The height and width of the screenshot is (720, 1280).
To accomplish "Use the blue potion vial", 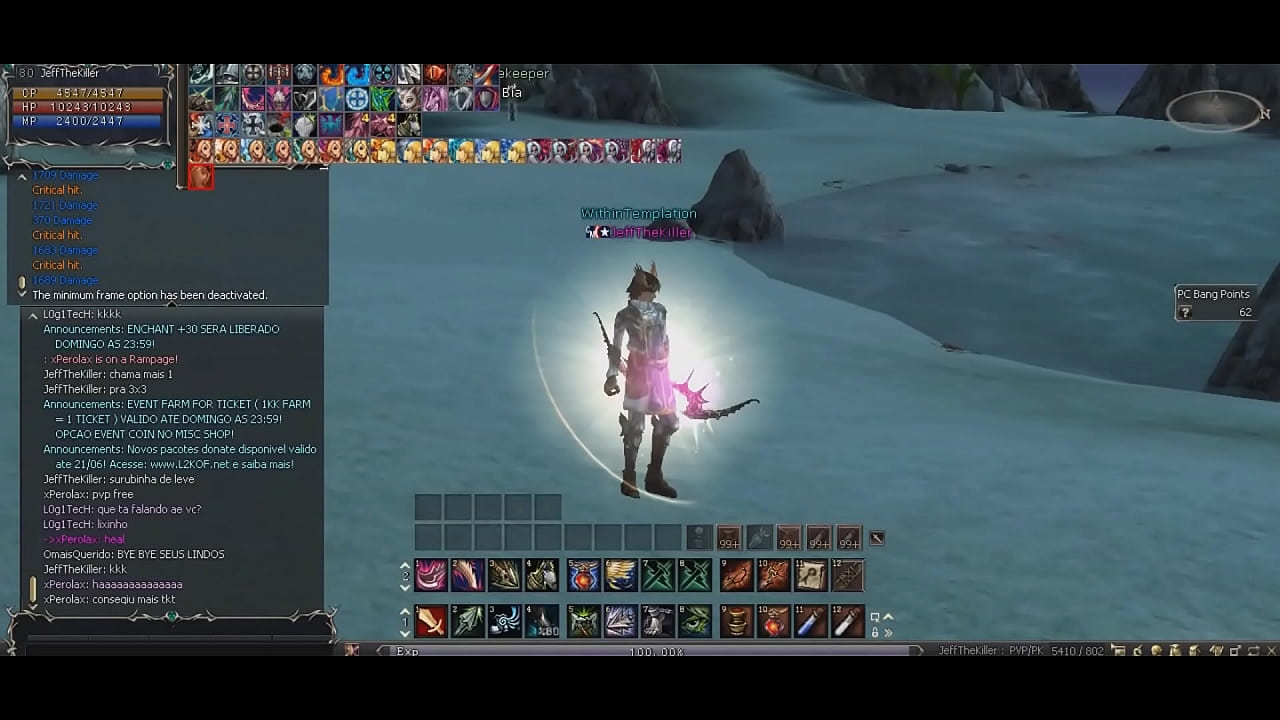I will tap(809, 621).
